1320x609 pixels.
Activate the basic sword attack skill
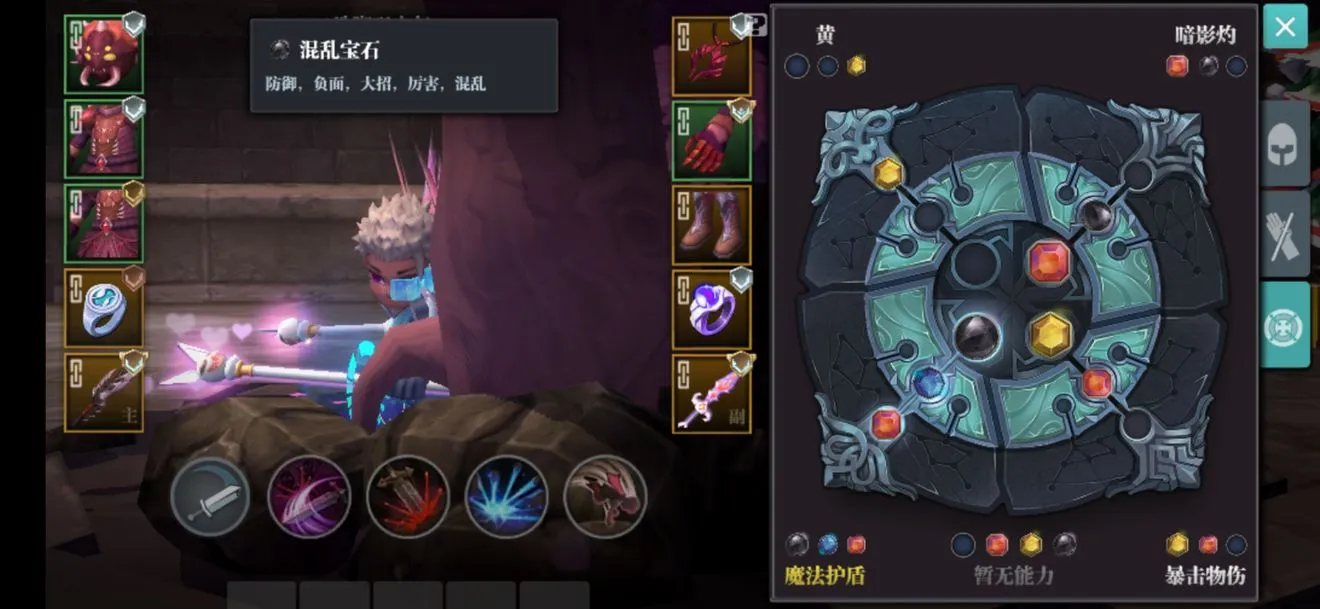click(210, 497)
